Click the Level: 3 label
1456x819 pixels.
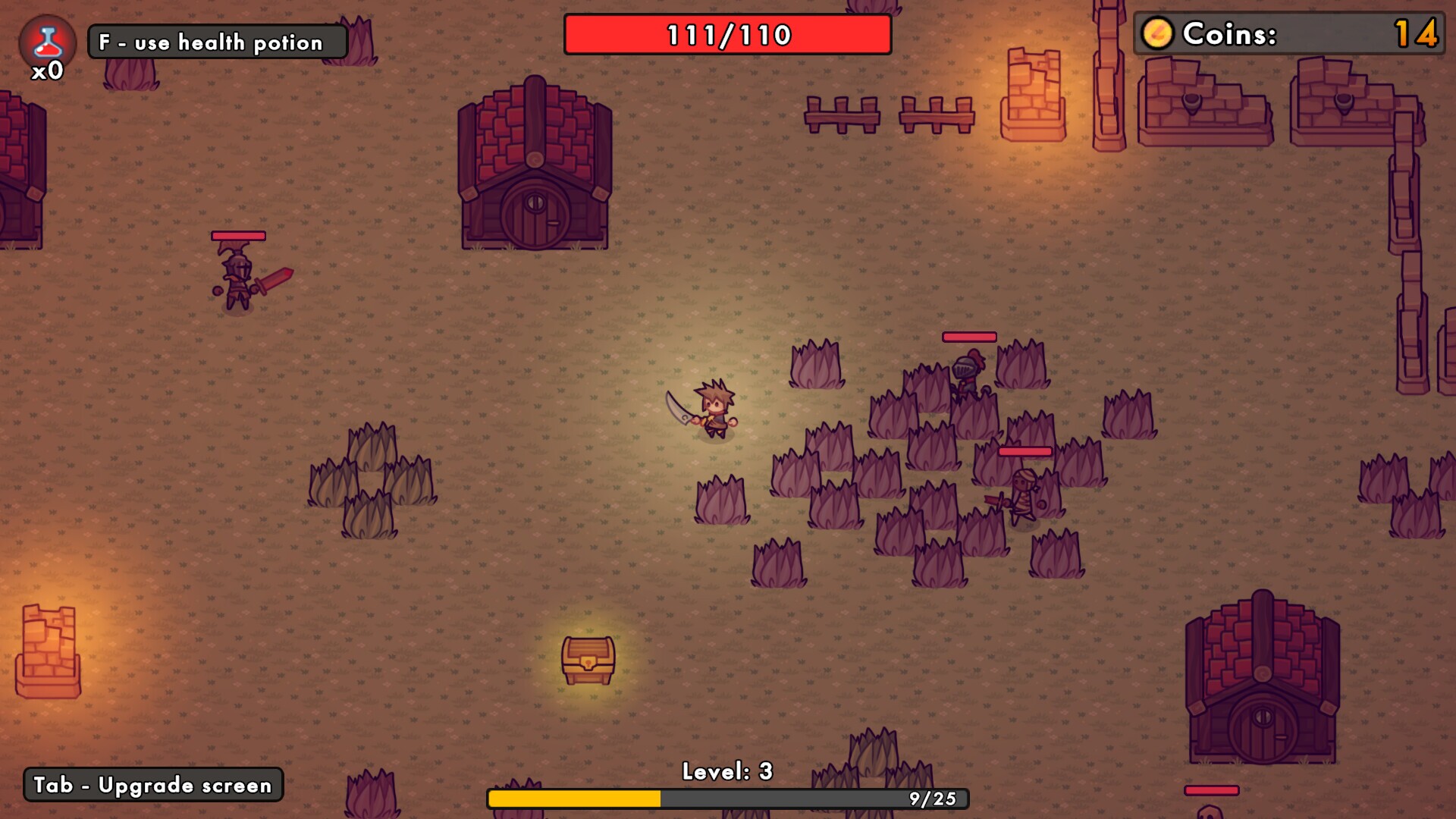[729, 772]
